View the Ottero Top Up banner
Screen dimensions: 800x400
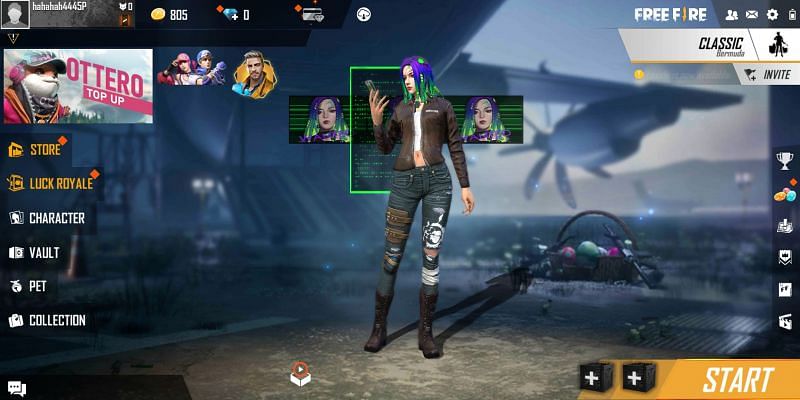pyautogui.click(x=78, y=86)
